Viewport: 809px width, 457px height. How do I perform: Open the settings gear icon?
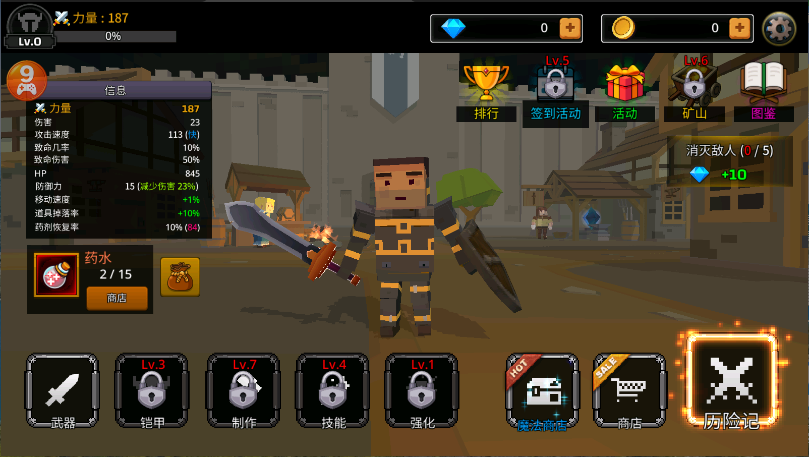(x=779, y=28)
